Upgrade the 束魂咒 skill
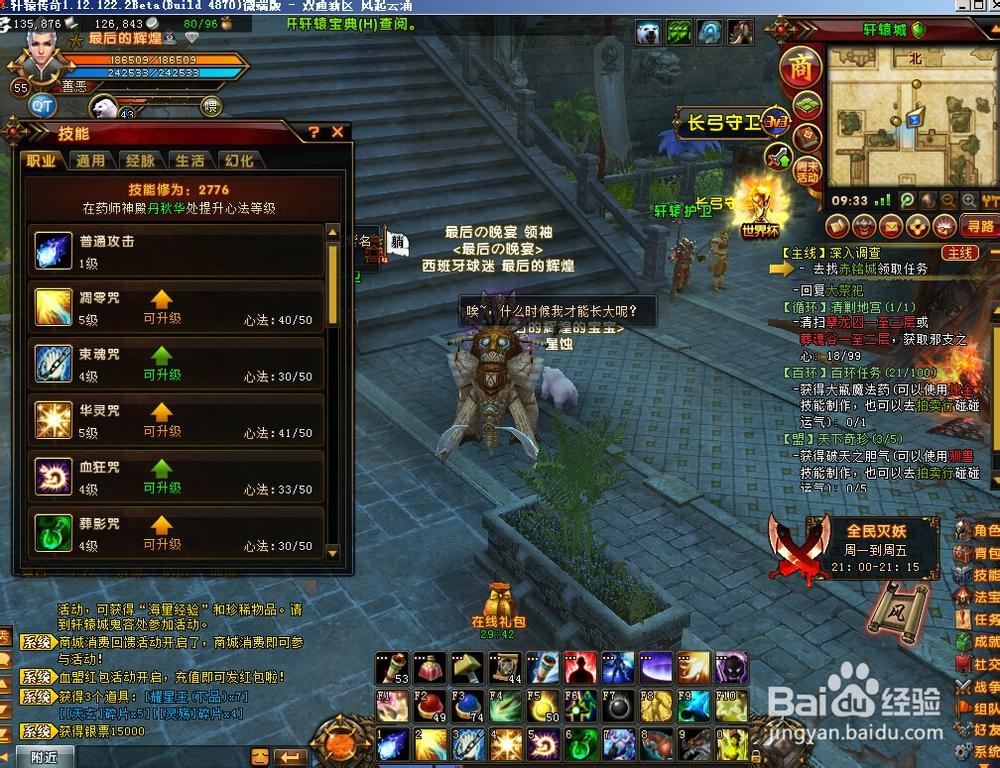This screenshot has height=768, width=1000. coord(162,362)
